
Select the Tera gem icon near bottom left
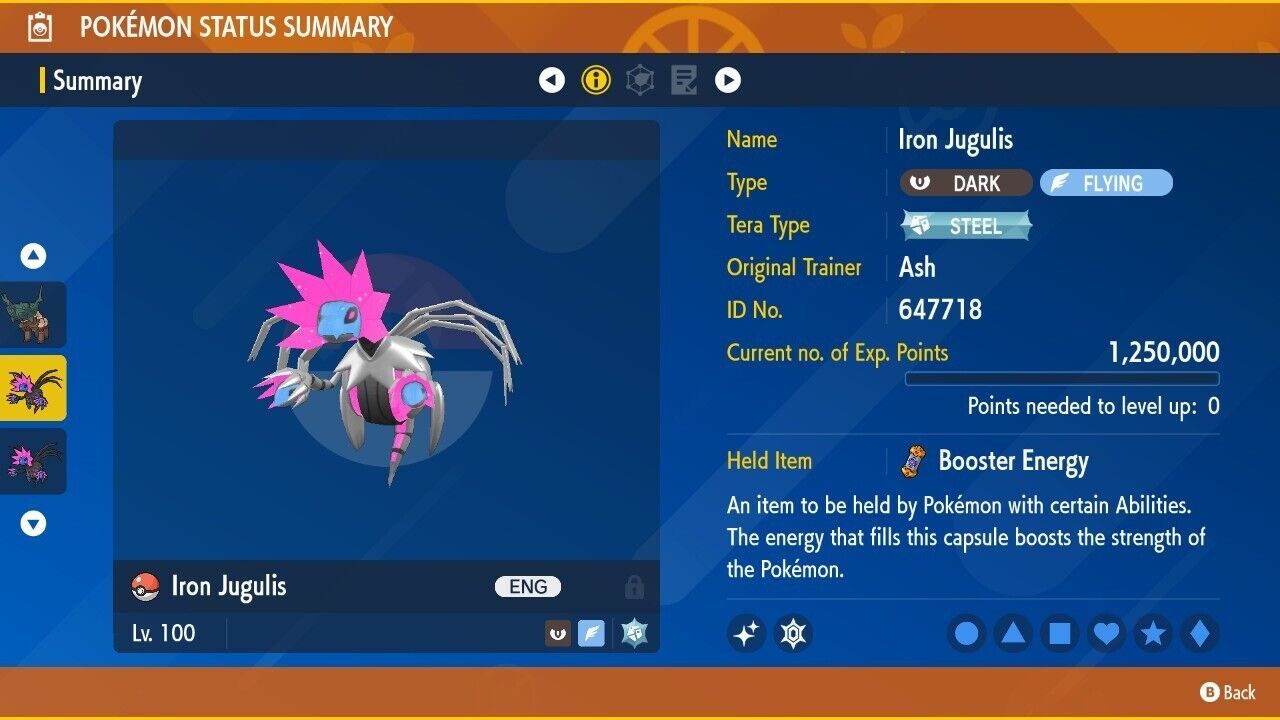point(794,633)
